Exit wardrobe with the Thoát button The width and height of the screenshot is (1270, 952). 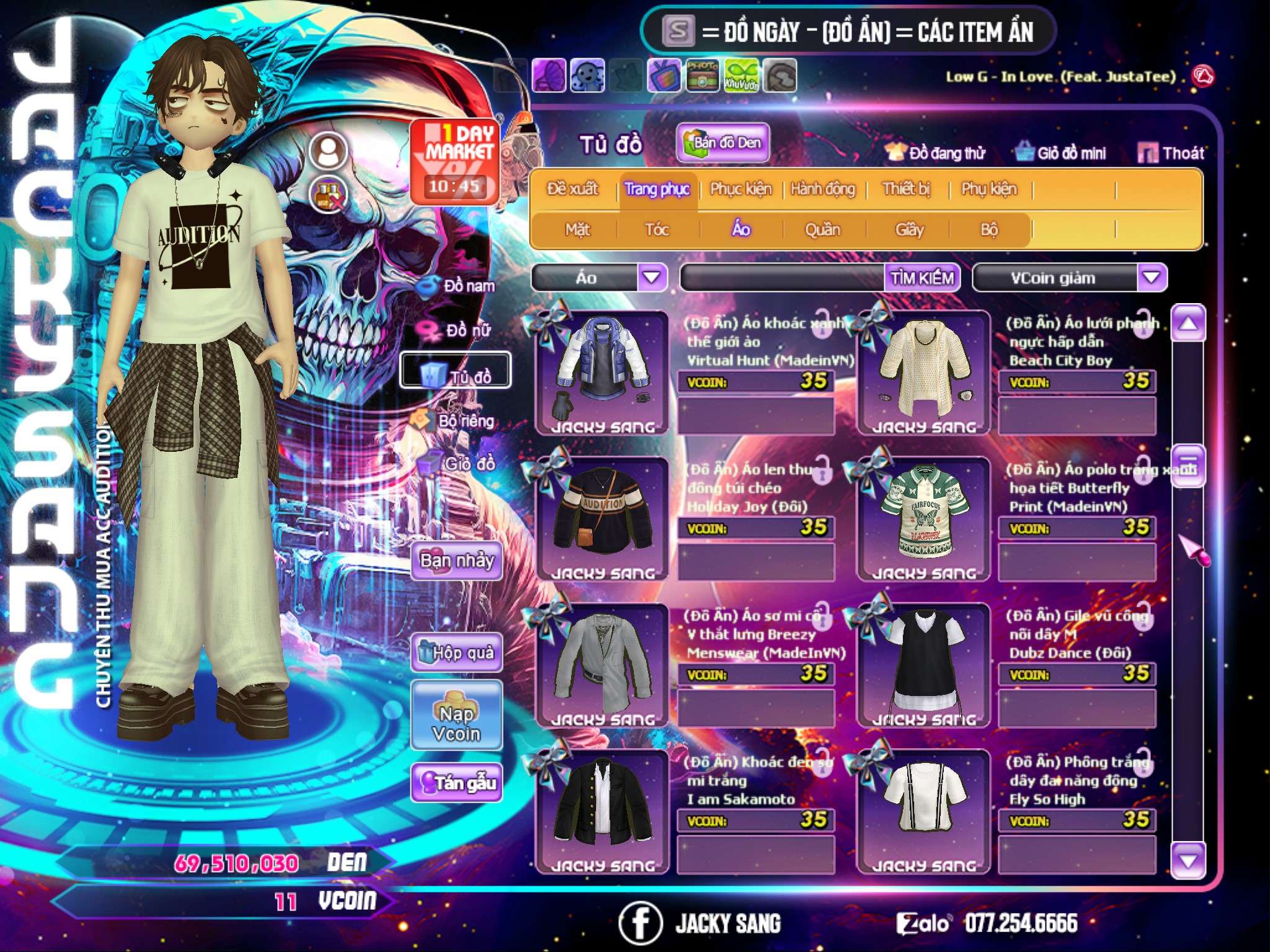tap(1171, 152)
